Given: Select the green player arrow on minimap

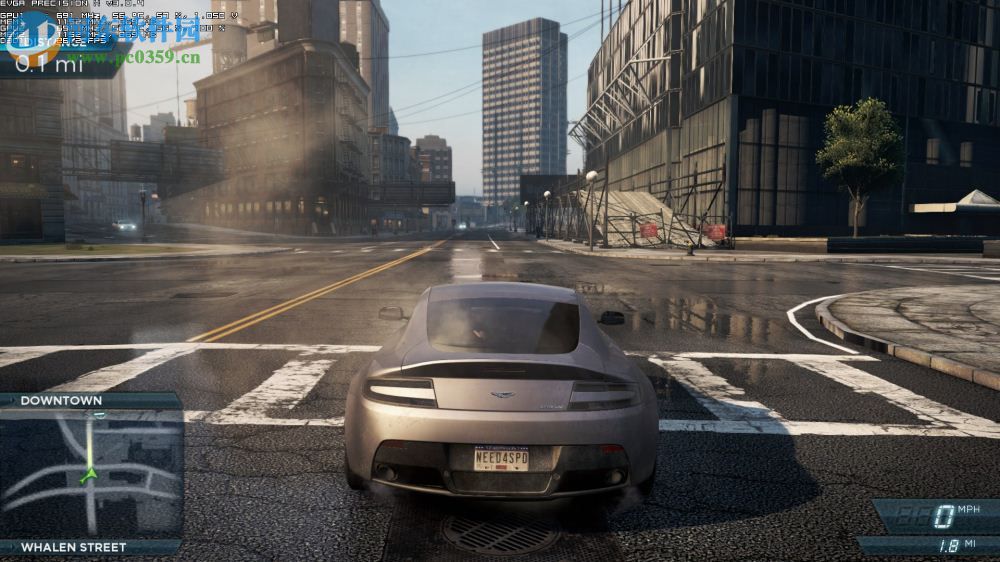Looking at the screenshot, I should (89, 475).
